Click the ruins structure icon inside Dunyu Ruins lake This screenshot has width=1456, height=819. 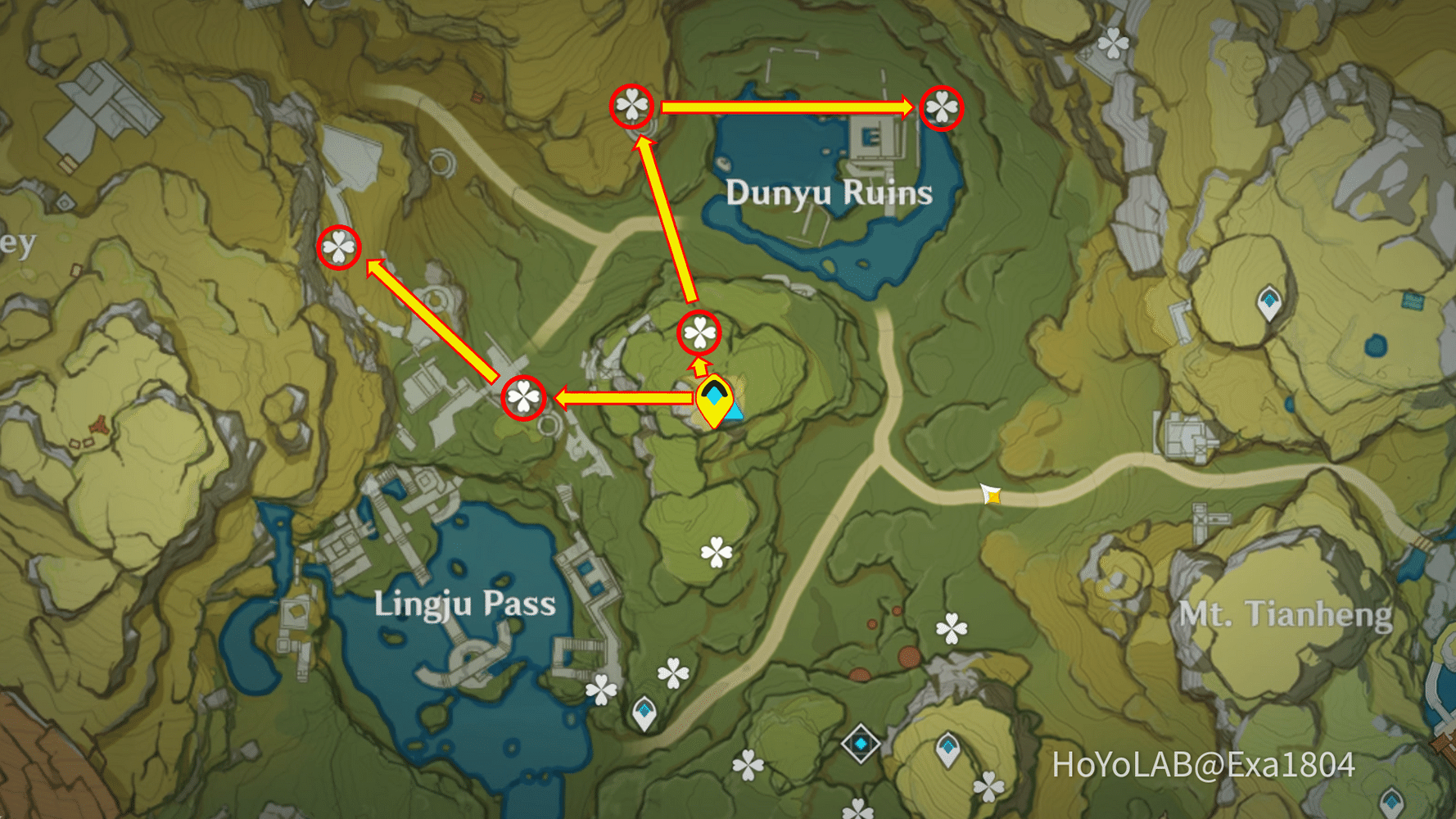[872, 139]
